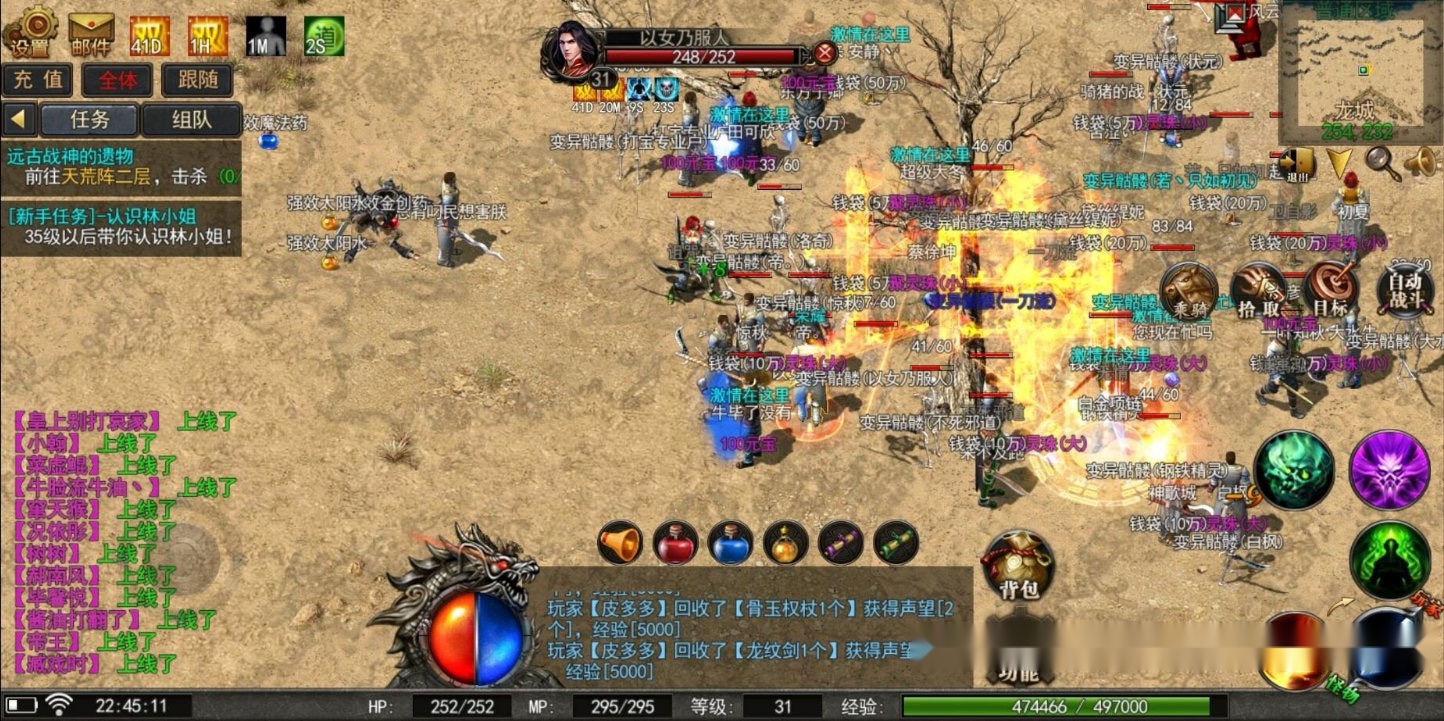The width and height of the screenshot is (1444, 721).
Task: Open the 龙城 minimap
Action: click(1356, 70)
